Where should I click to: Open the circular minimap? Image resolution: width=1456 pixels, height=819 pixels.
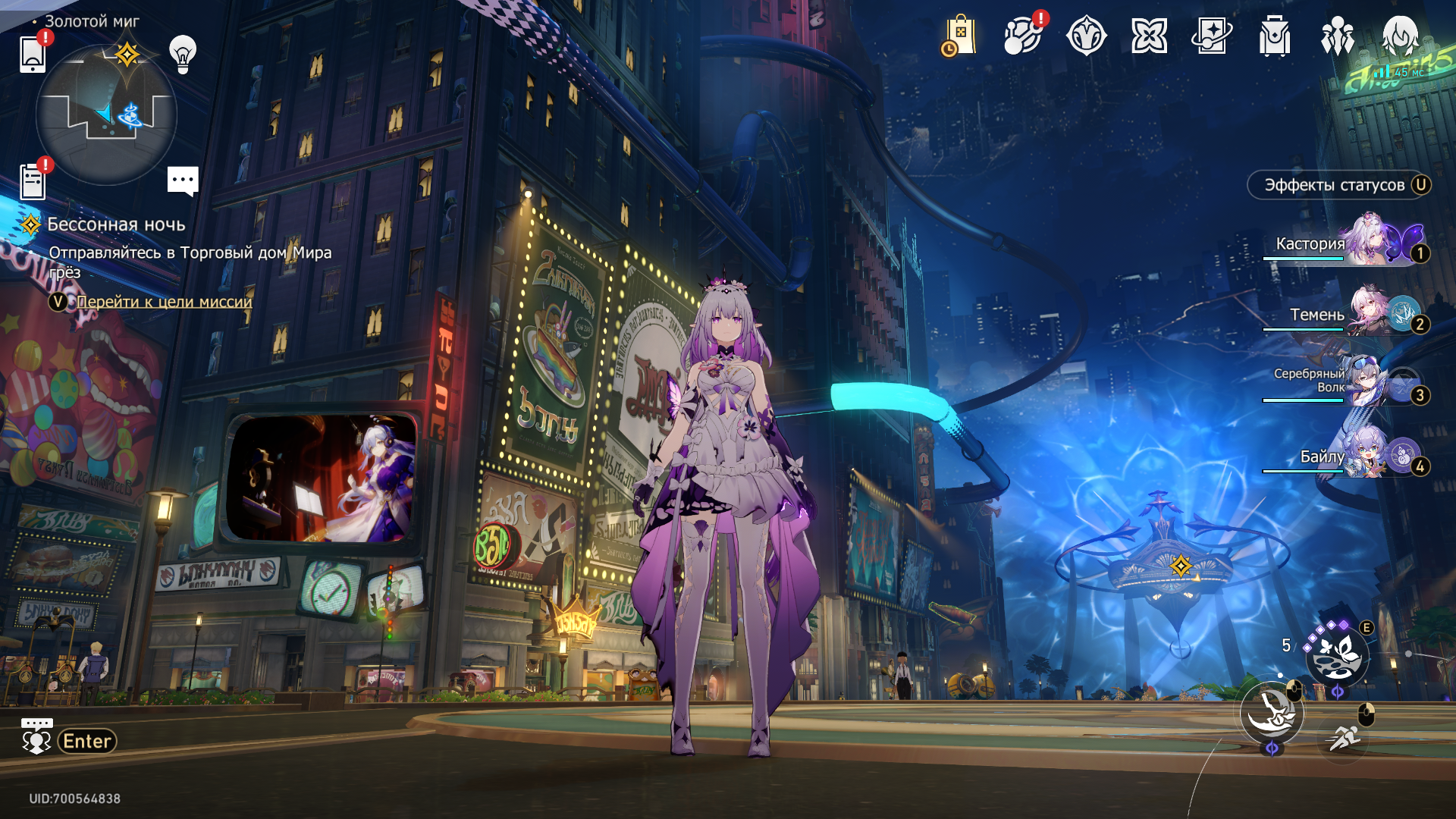click(106, 115)
